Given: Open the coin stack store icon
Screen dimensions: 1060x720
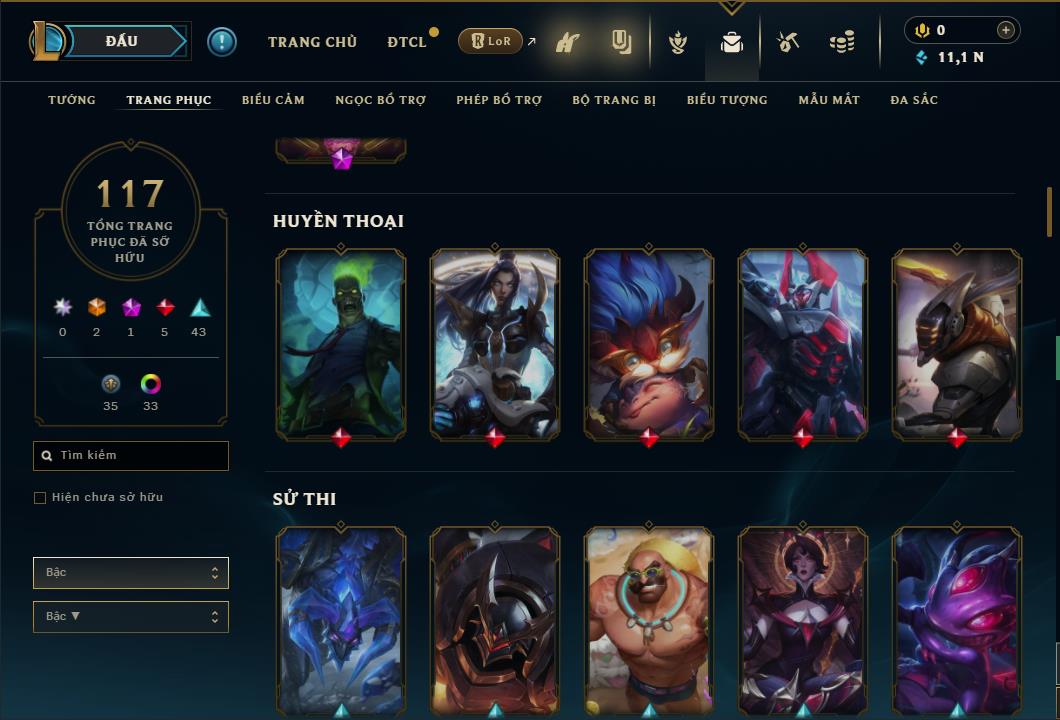Looking at the screenshot, I should point(842,42).
